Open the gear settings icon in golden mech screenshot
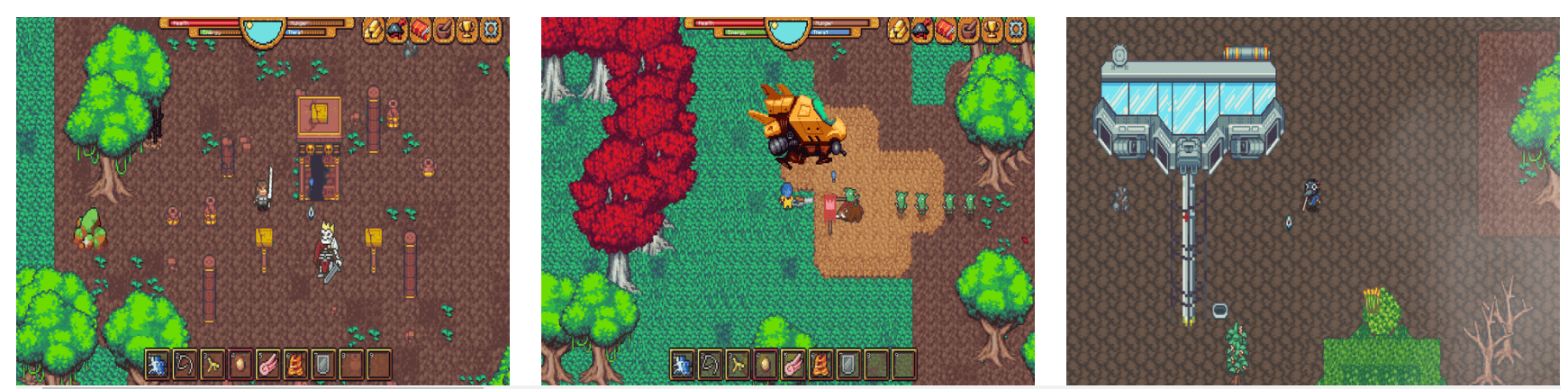 (1015, 31)
